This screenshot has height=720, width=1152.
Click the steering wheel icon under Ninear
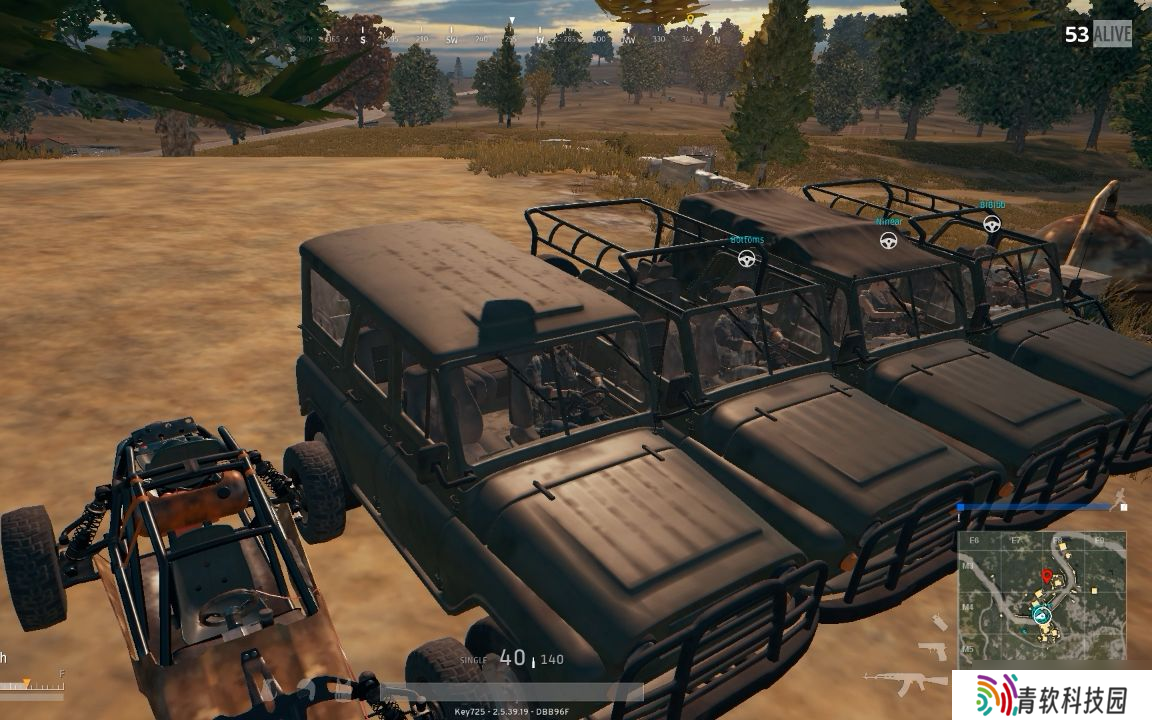point(888,240)
